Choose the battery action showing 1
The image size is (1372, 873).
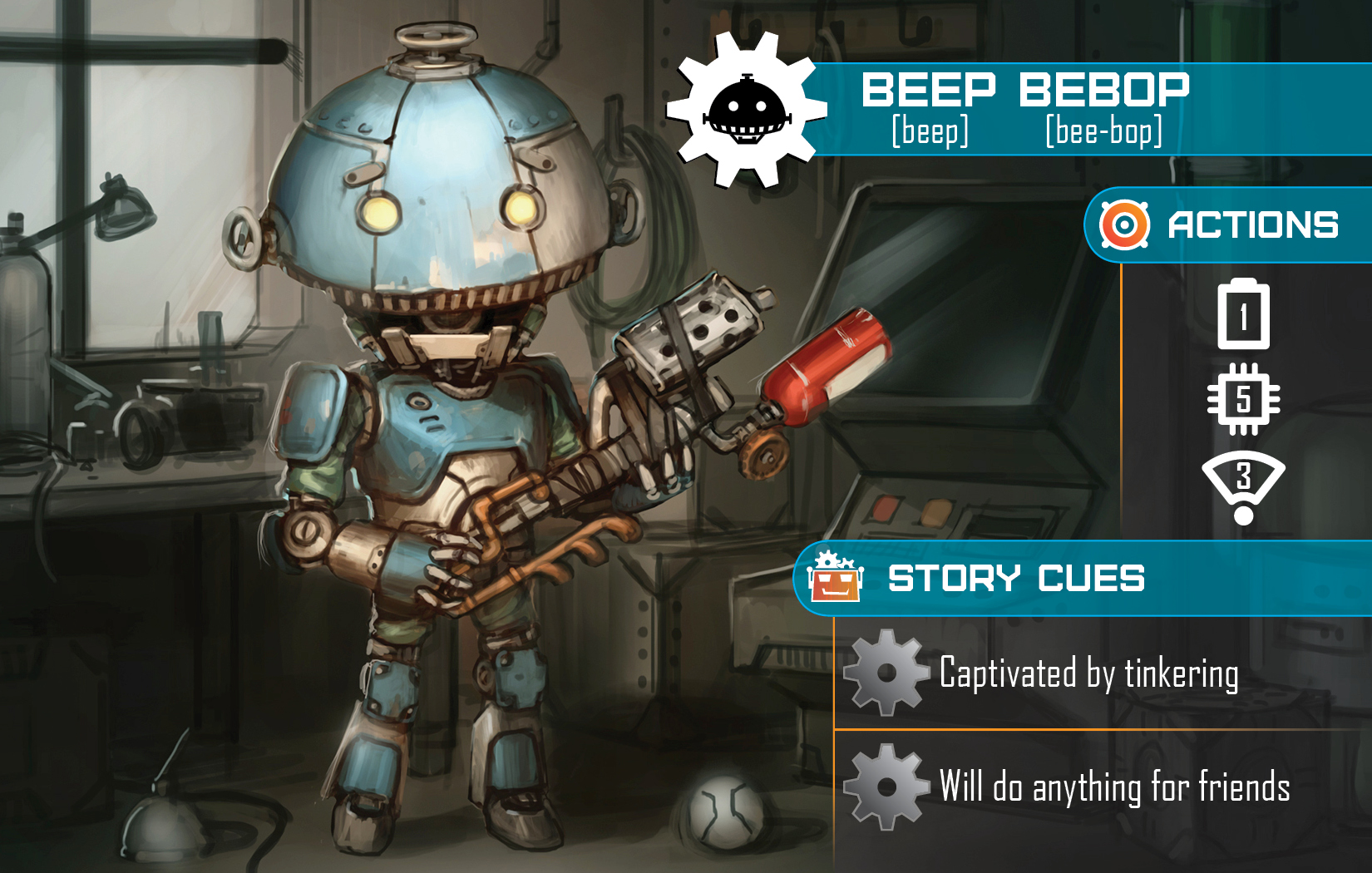tap(1243, 315)
